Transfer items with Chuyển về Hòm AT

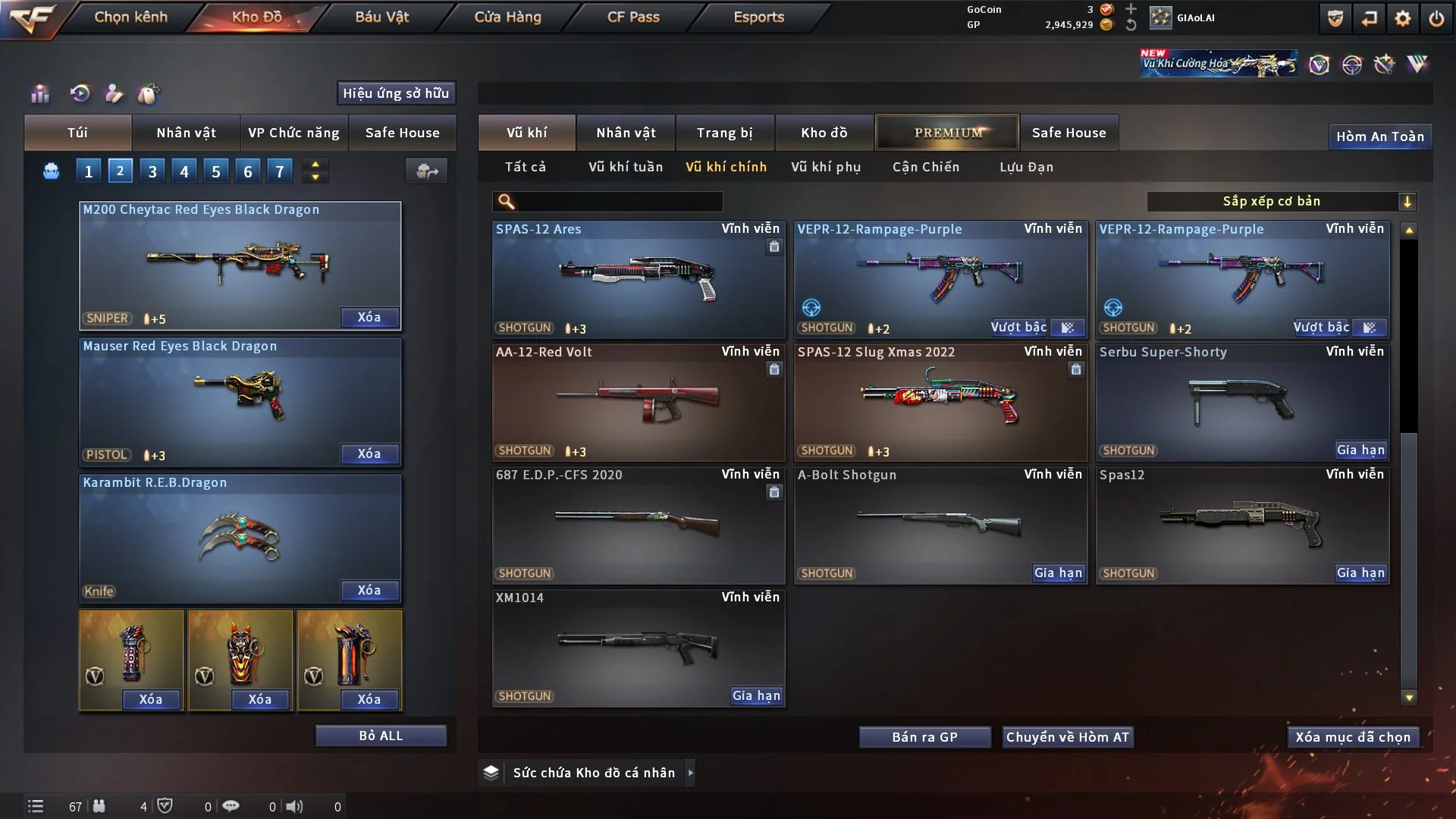click(1068, 737)
